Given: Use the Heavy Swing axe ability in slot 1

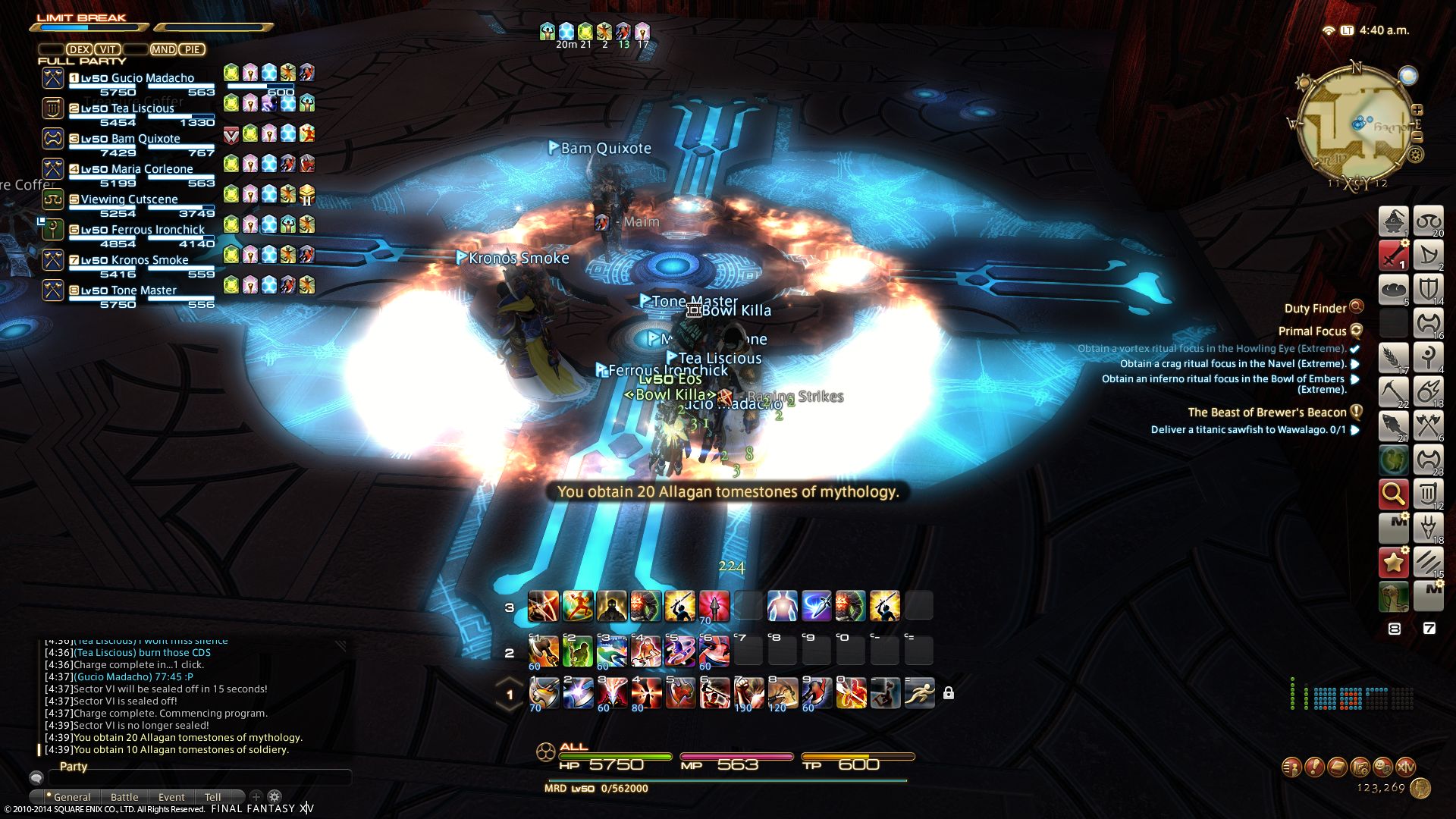Looking at the screenshot, I should [544, 693].
